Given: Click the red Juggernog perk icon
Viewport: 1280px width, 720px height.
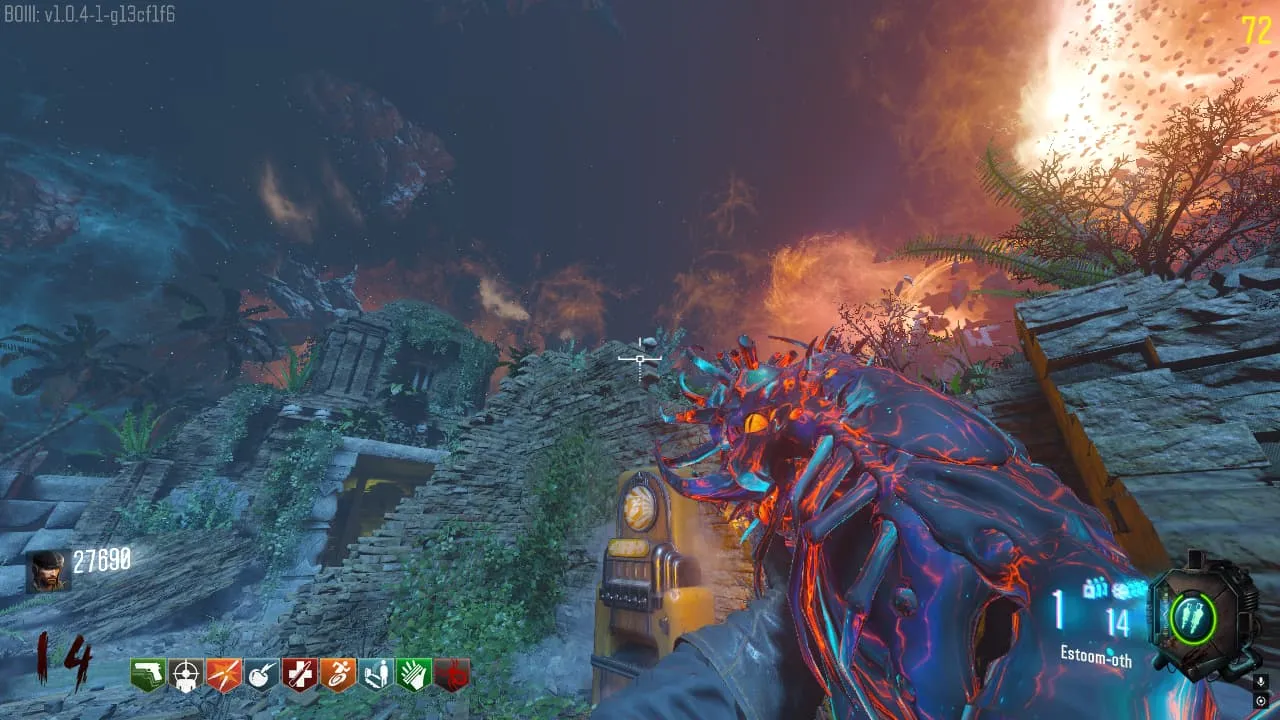Looking at the screenshot, I should coord(300,675).
